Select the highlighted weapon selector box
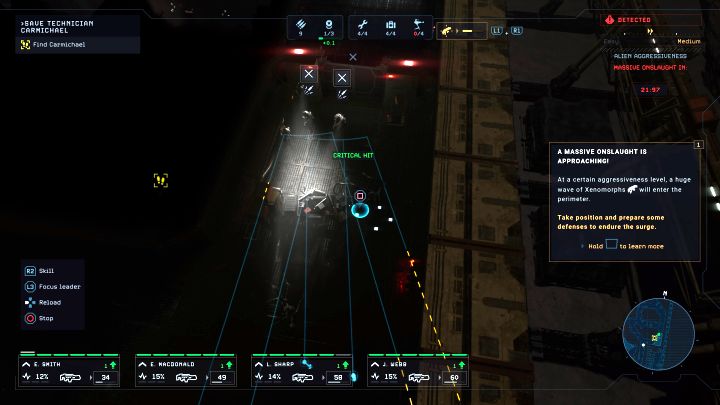 (x=466, y=30)
